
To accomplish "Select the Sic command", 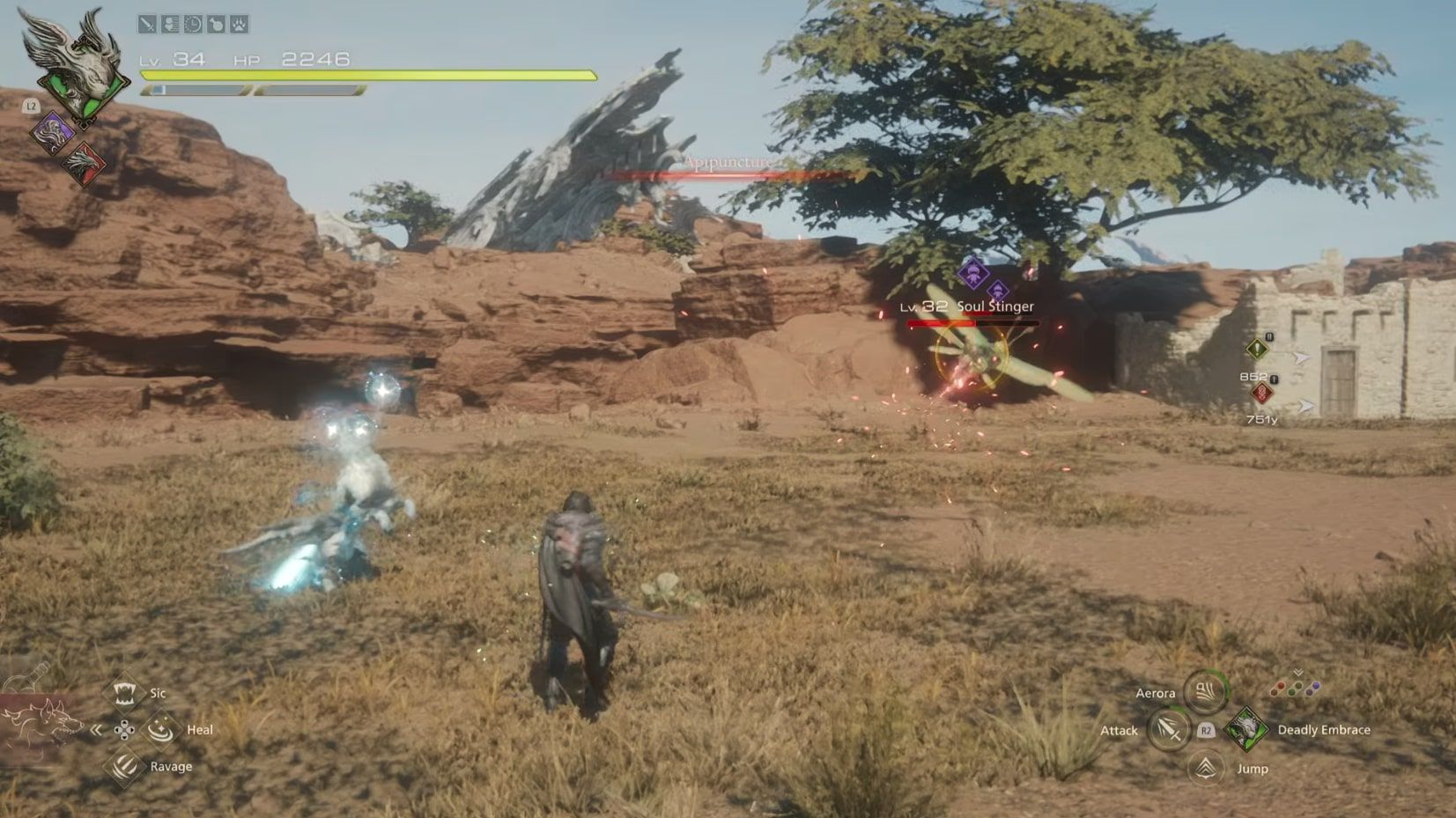I will tap(123, 693).
